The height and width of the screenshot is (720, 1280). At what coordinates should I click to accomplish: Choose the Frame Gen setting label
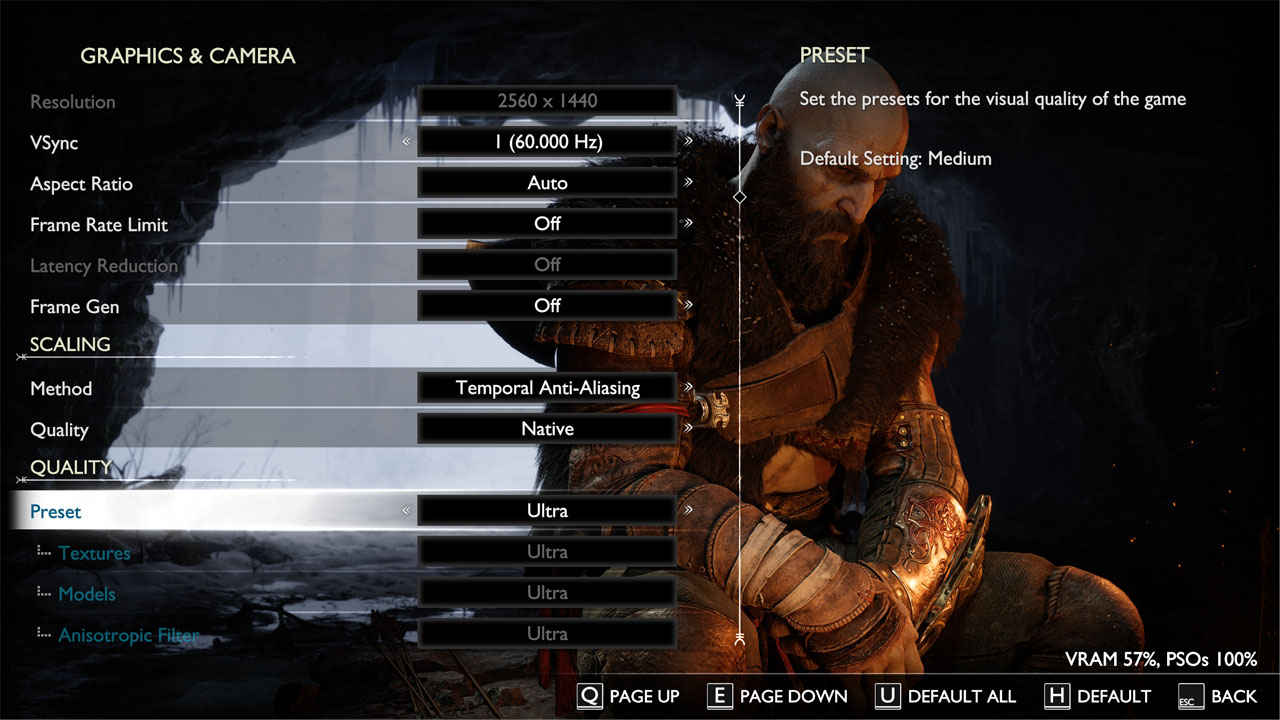[74, 307]
